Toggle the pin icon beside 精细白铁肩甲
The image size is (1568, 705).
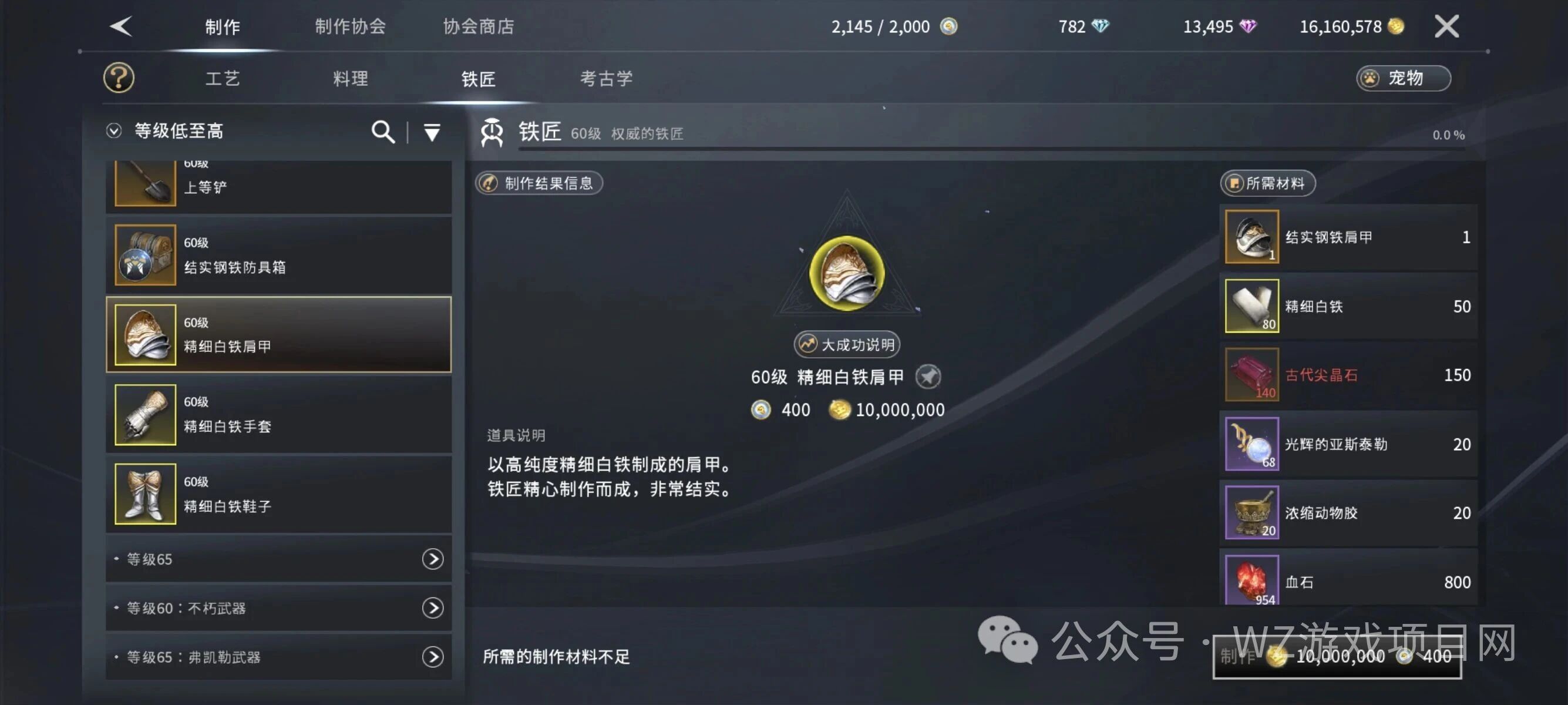[x=930, y=376]
